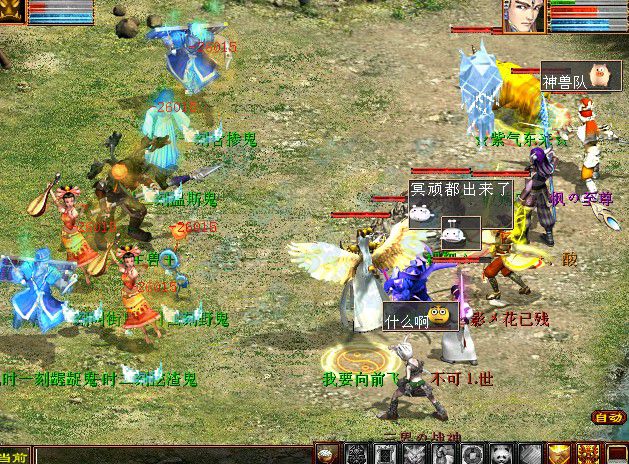The width and height of the screenshot is (629, 464).
Task: Click the golden shield icon in toolbar
Action: 560,454
